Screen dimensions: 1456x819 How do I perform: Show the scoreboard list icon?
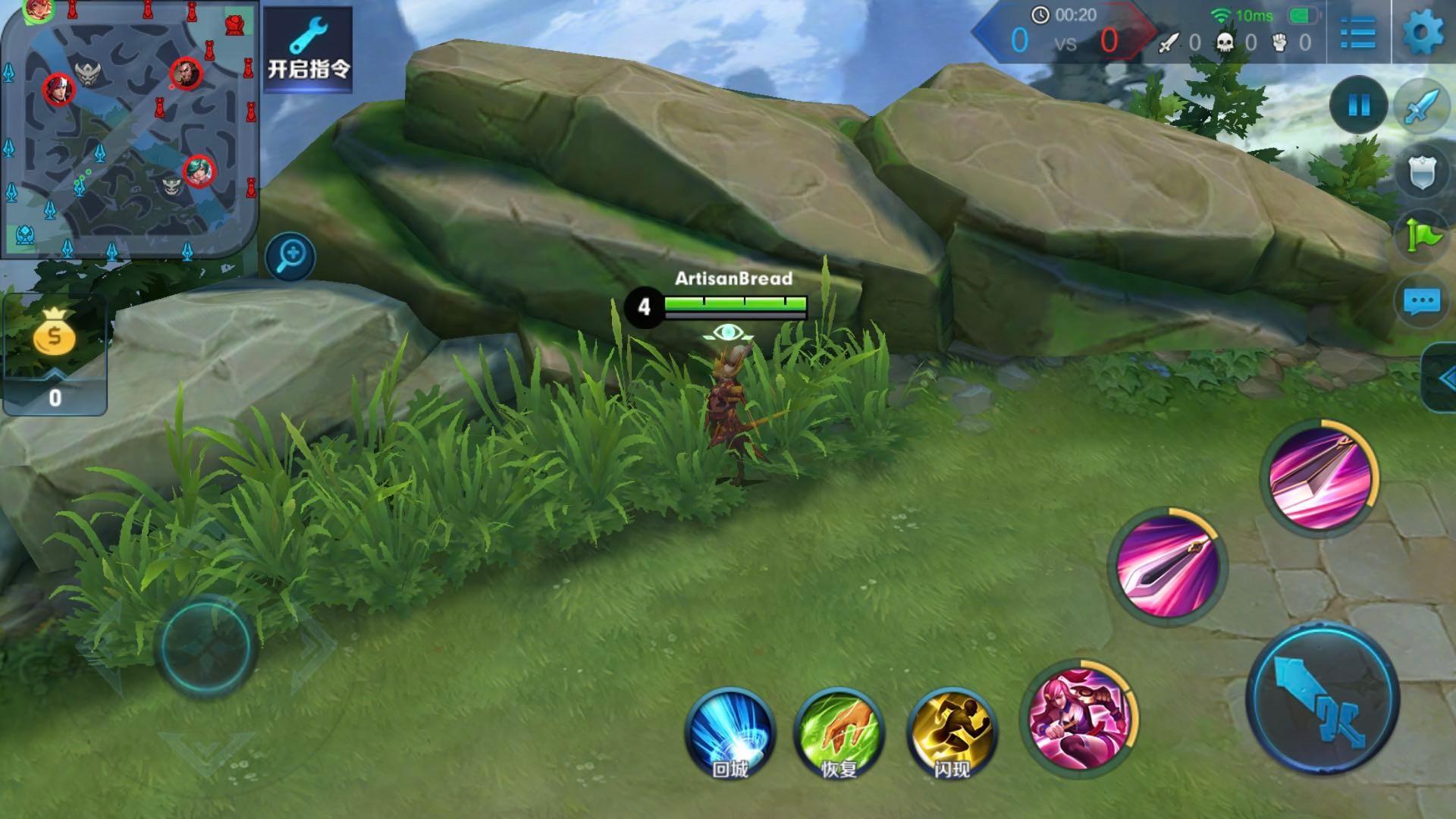tap(1357, 33)
